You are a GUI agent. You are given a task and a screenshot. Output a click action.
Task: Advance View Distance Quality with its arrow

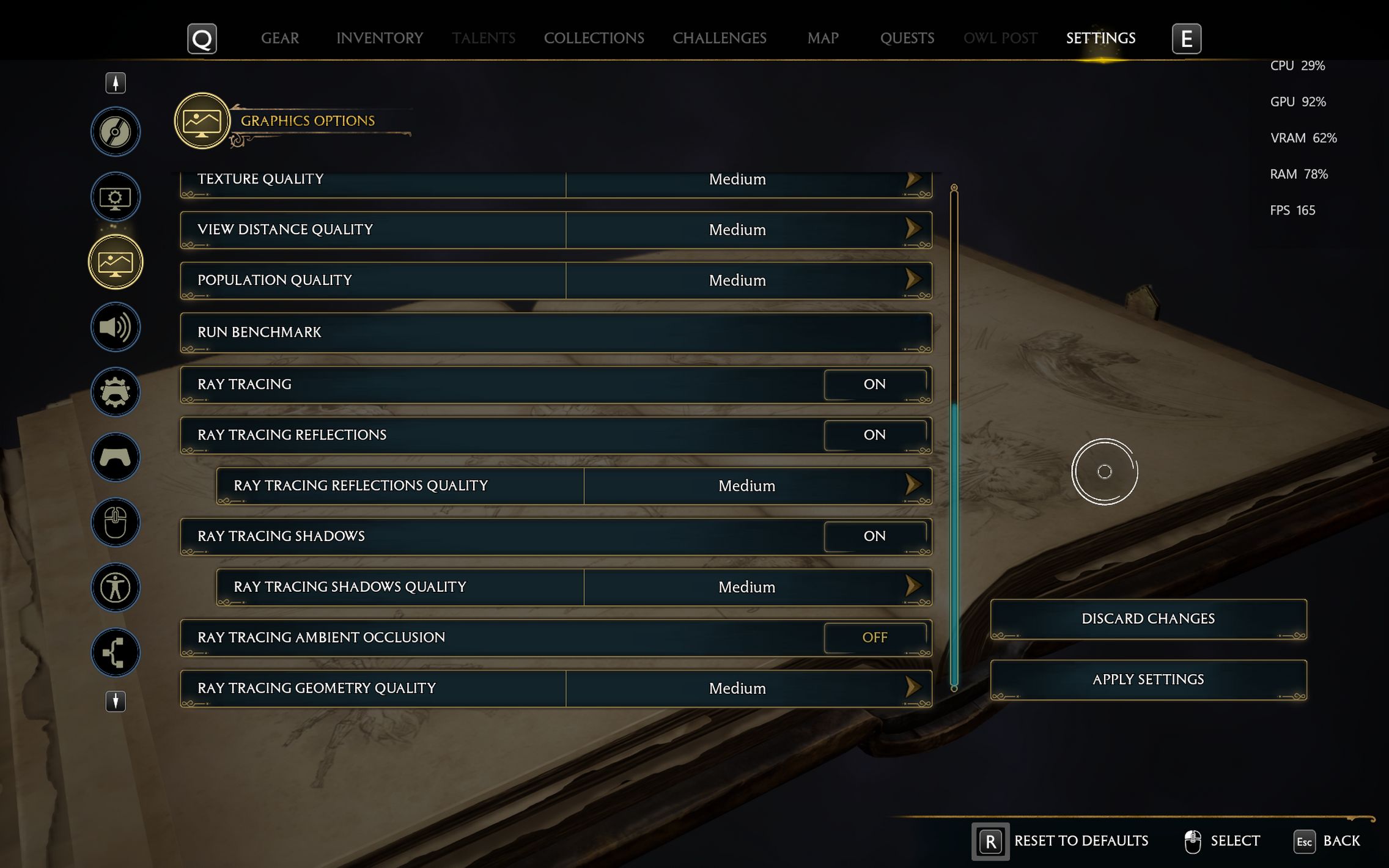[913, 229]
